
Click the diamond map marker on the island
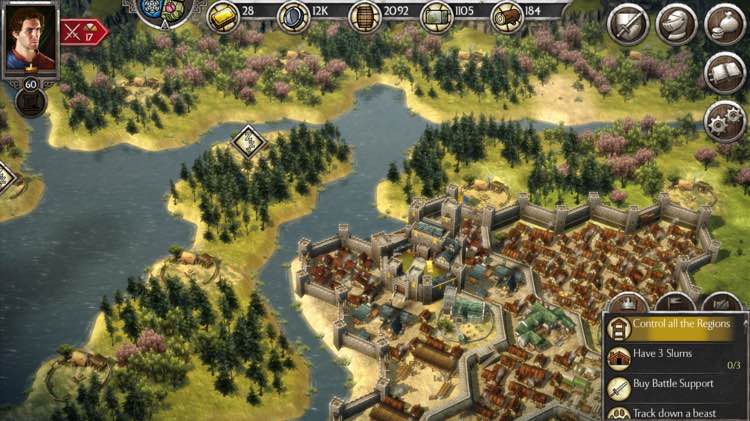click(x=247, y=140)
